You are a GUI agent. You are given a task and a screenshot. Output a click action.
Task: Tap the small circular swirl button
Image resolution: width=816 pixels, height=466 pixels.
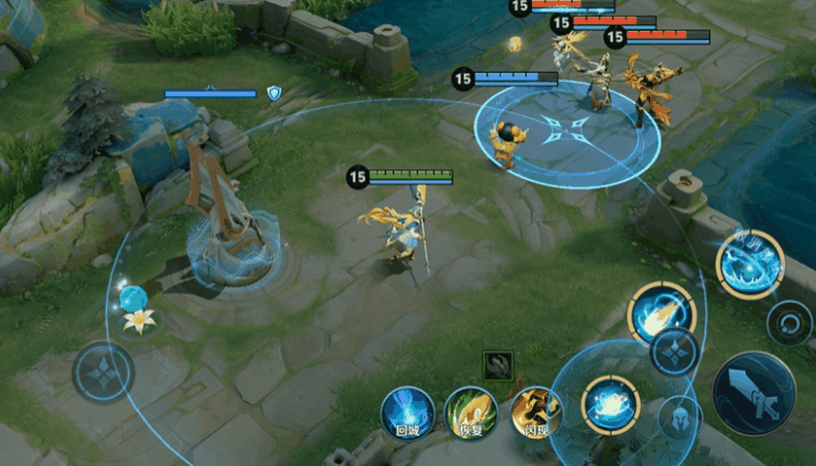click(790, 323)
